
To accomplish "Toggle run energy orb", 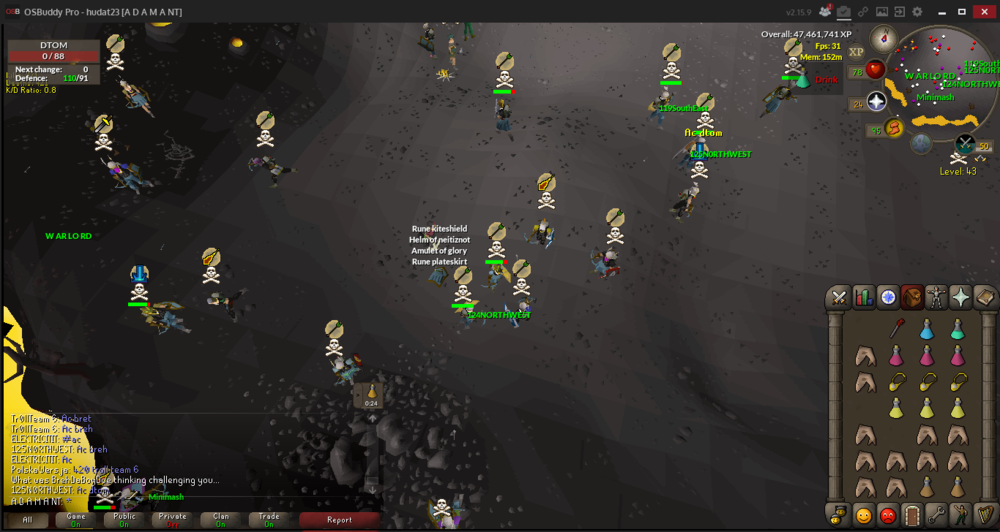I will pyautogui.click(x=892, y=128).
